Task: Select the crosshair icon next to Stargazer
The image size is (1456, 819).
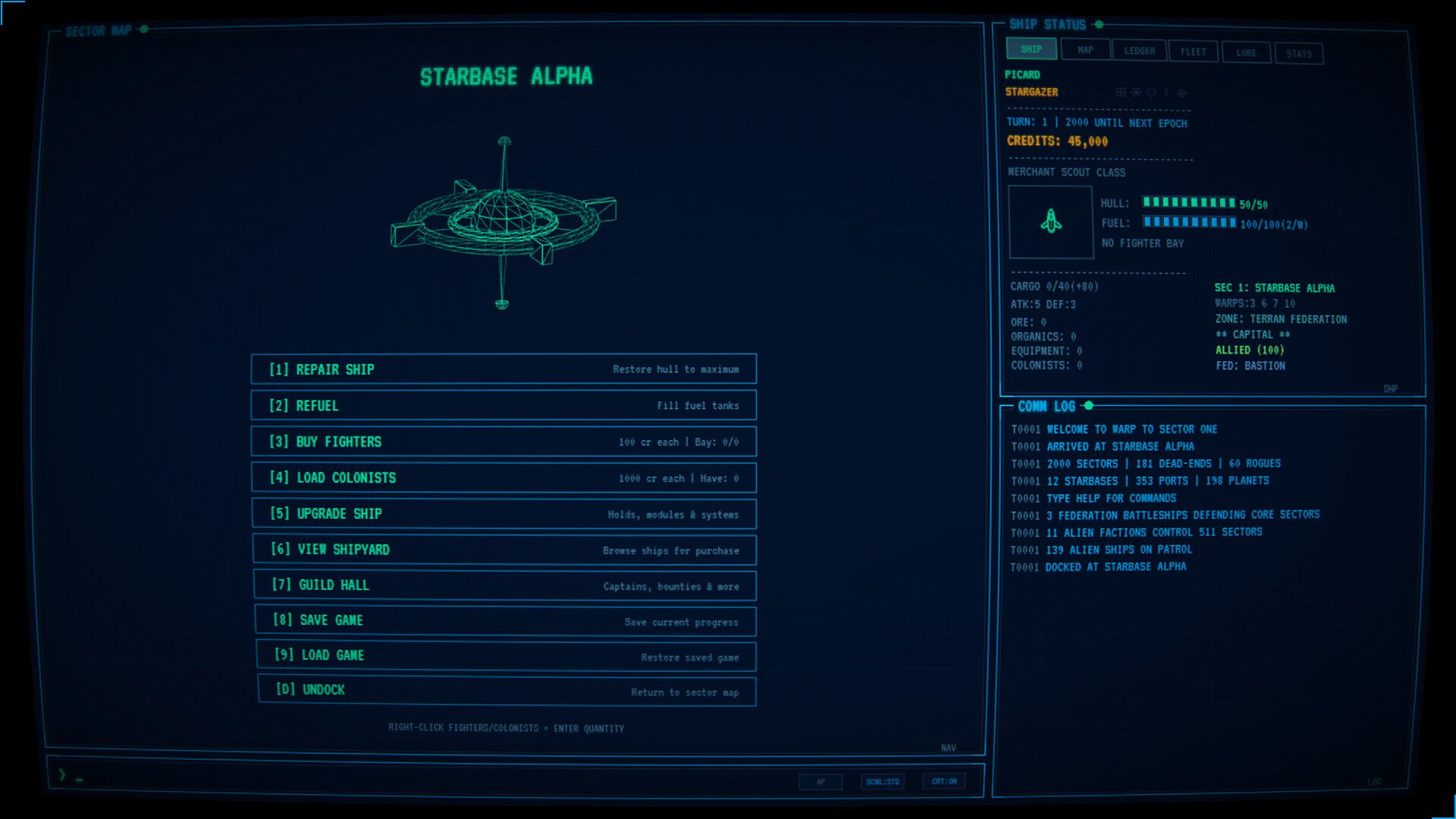Action: point(1181,93)
